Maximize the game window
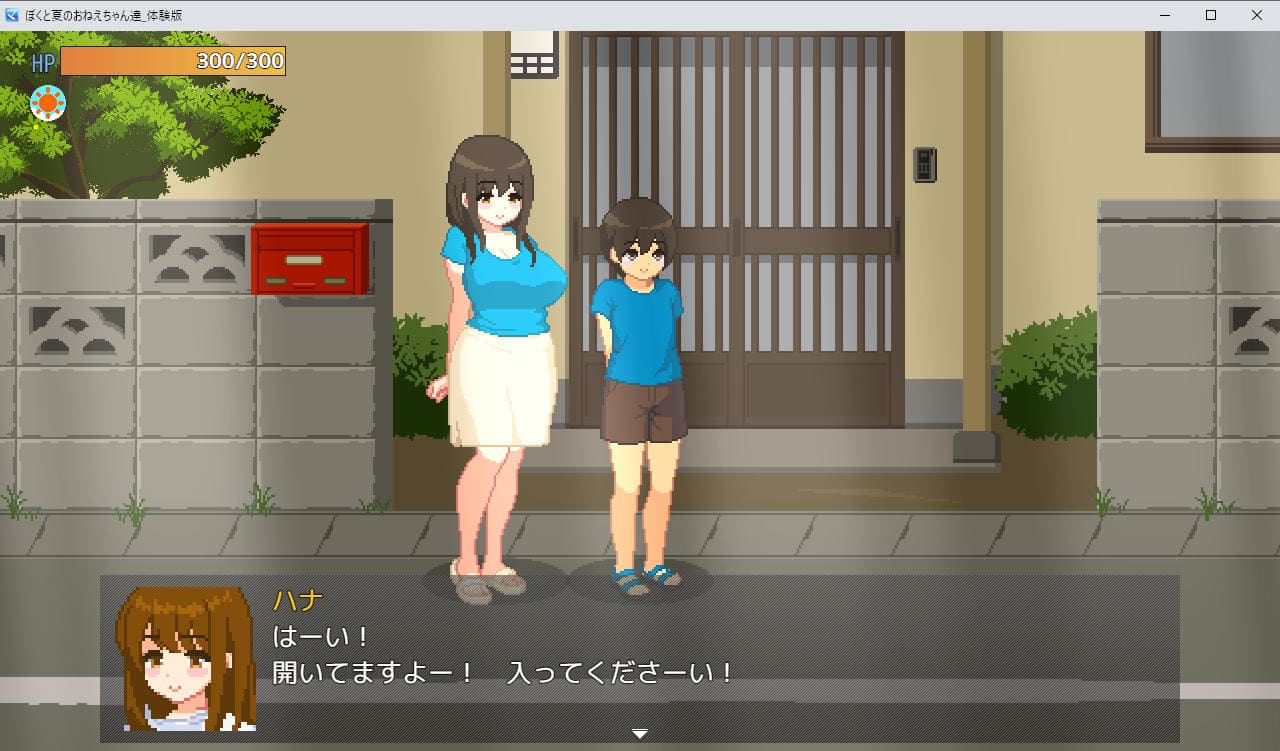1280x751 pixels. click(1211, 15)
